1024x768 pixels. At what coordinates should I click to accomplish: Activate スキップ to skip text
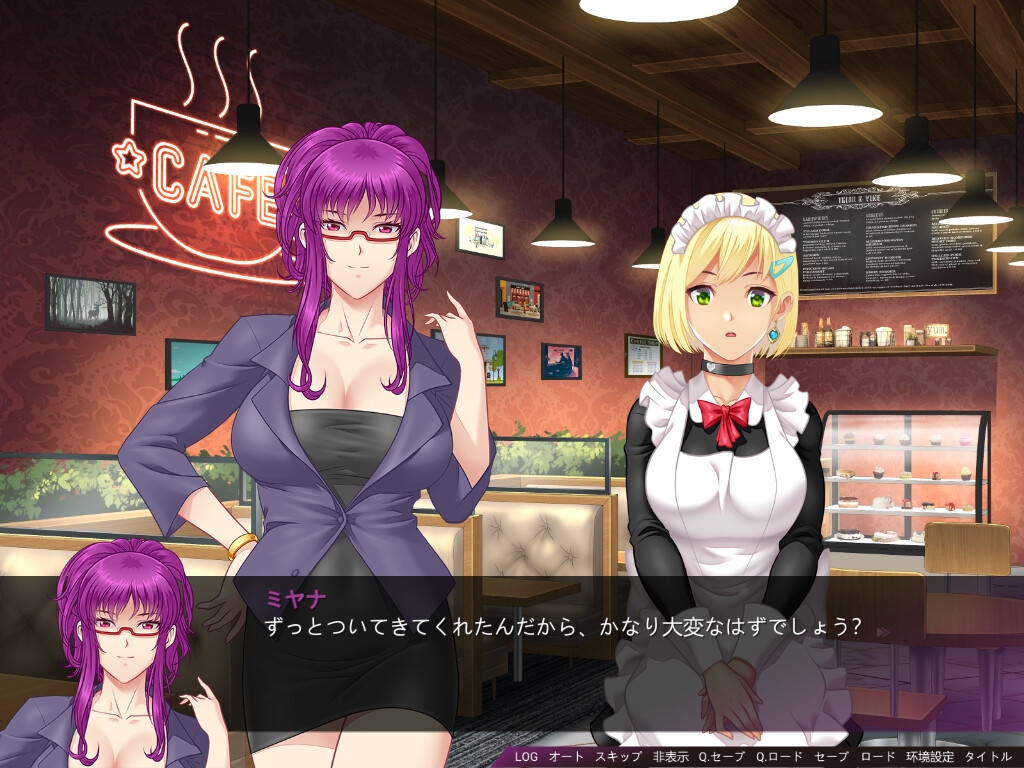tap(618, 757)
